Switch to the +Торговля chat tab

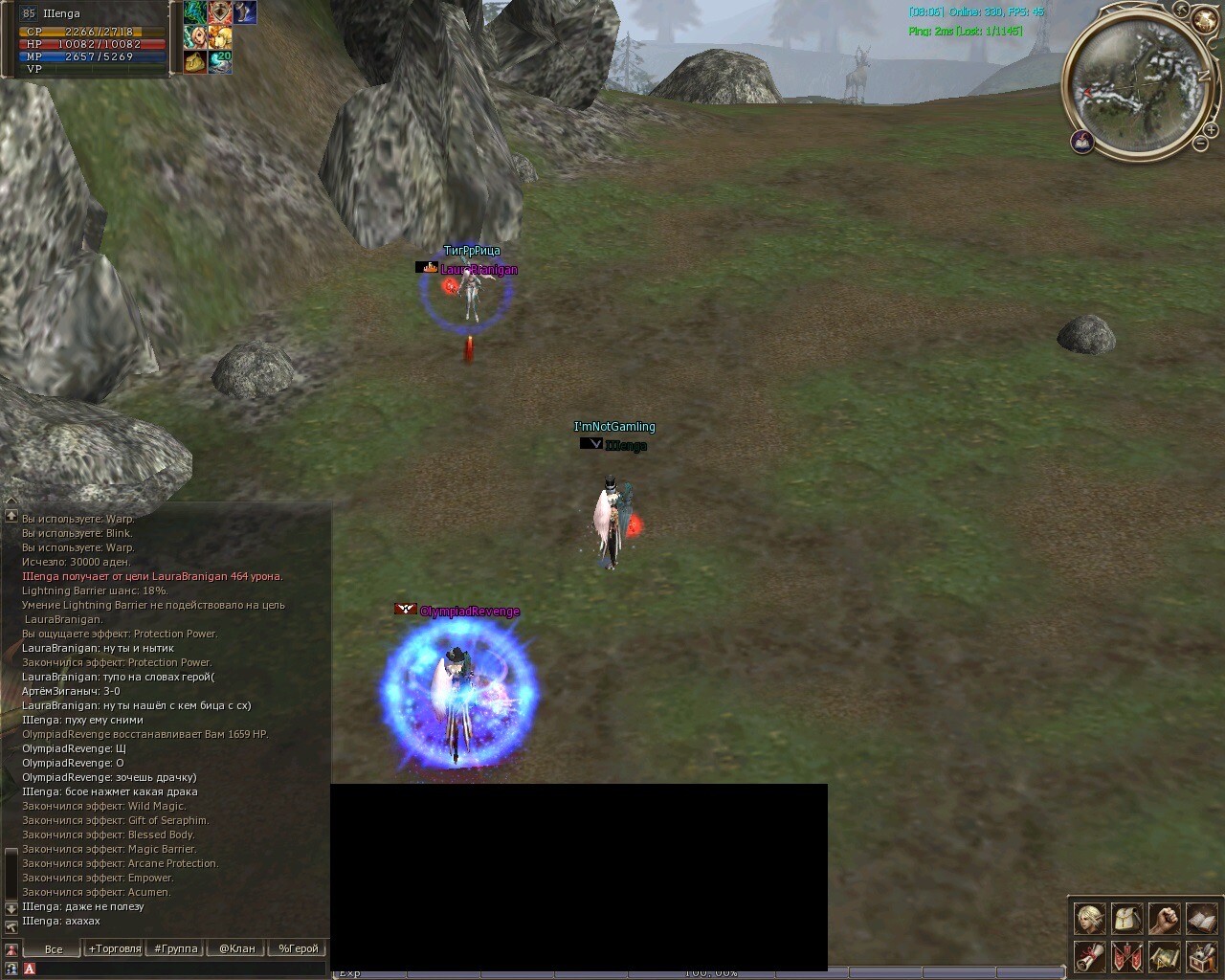114,948
